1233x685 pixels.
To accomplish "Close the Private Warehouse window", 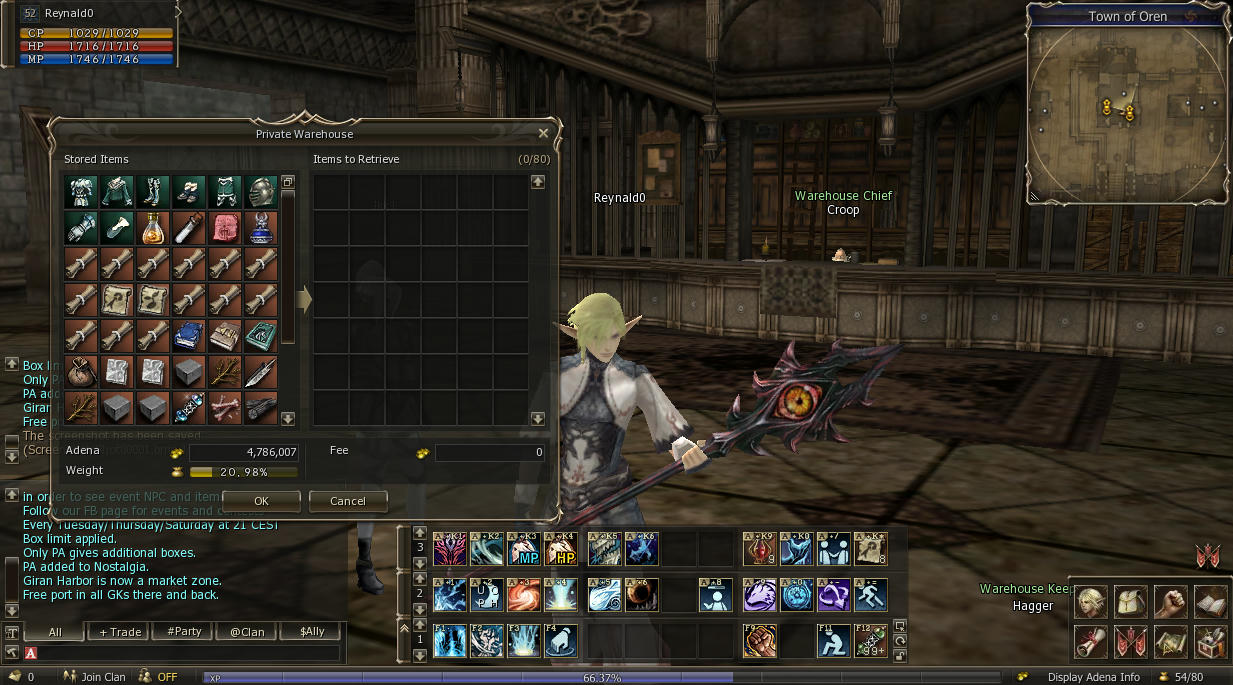I will [x=543, y=133].
